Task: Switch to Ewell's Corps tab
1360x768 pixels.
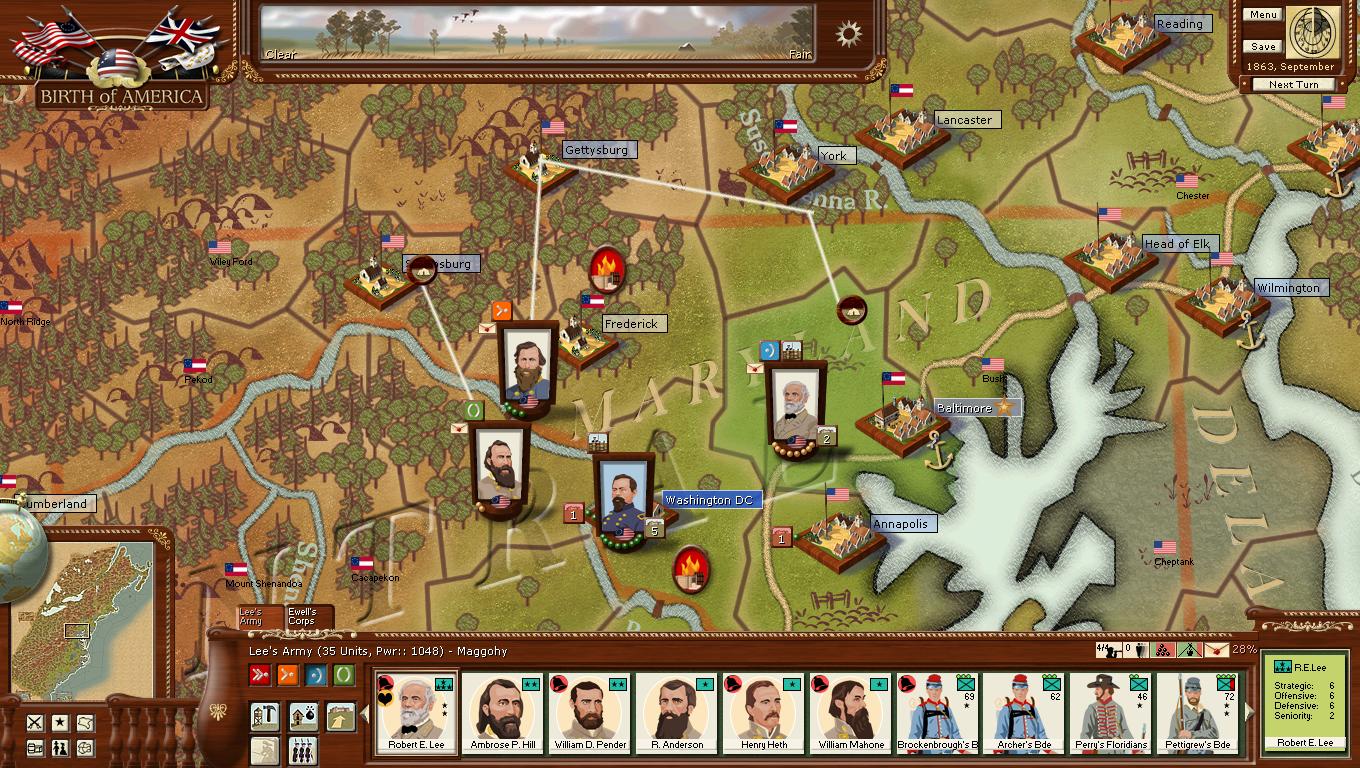Action: (x=303, y=617)
